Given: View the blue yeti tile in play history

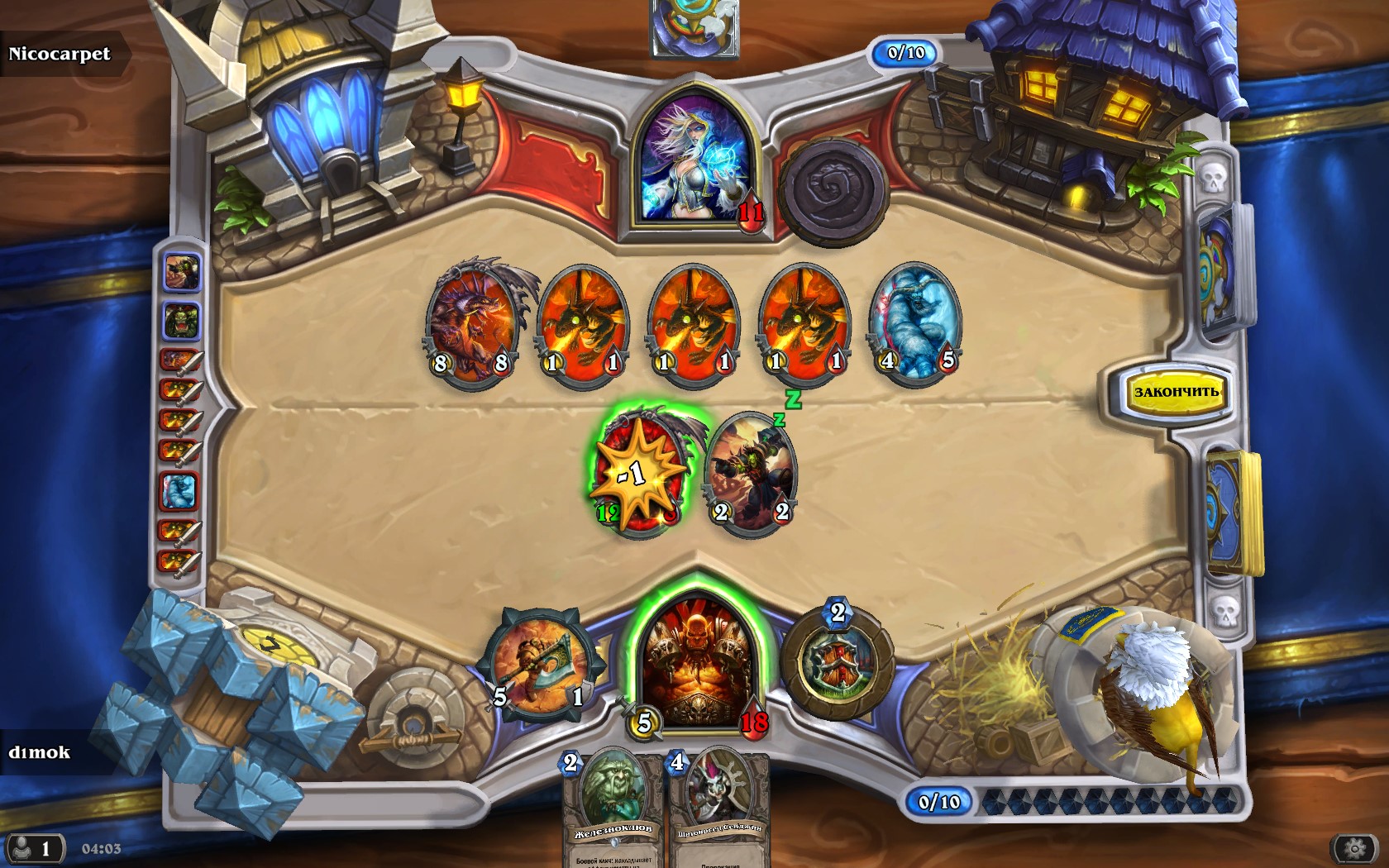Looking at the screenshot, I should point(179,491).
